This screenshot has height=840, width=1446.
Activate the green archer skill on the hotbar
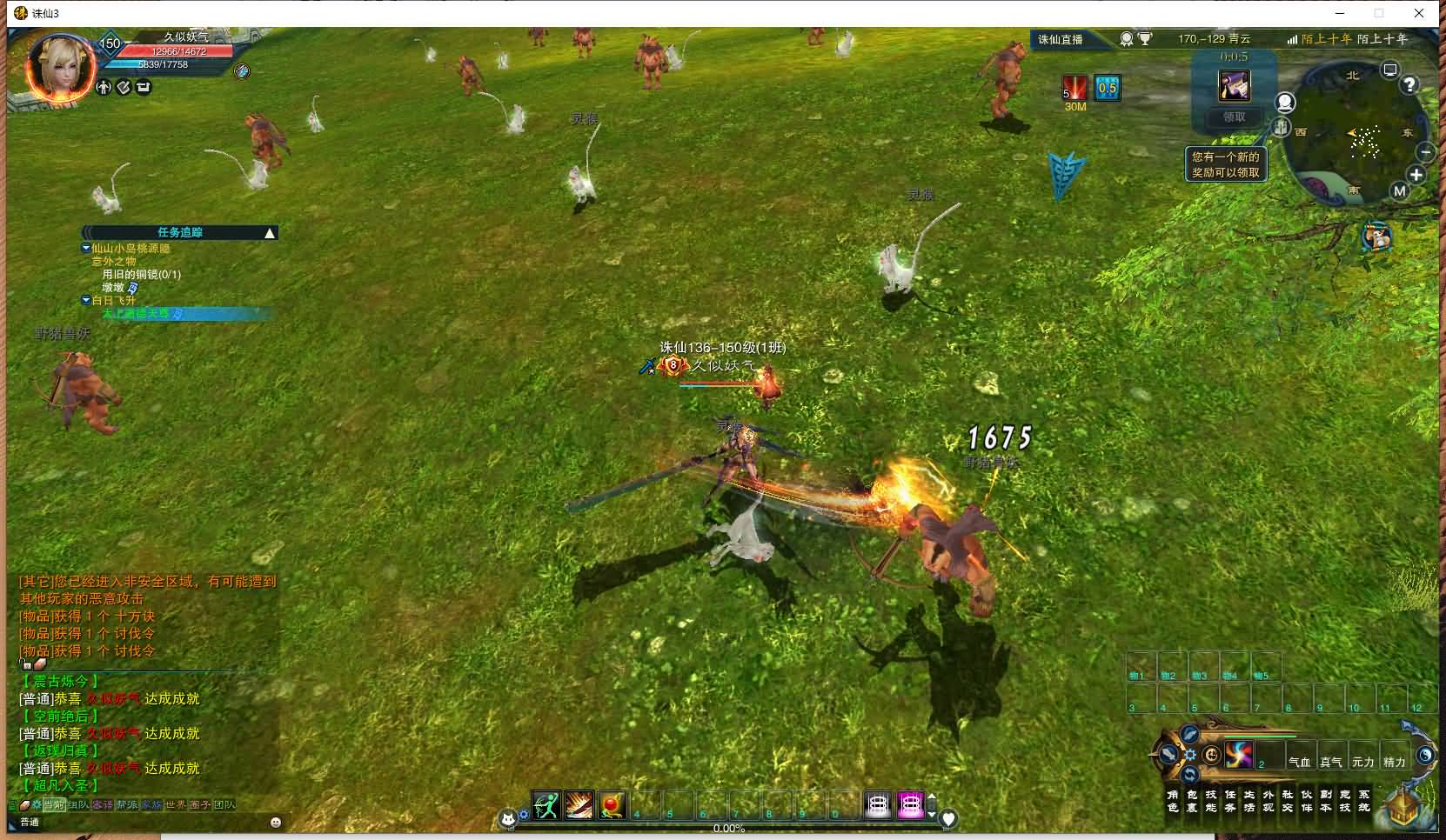[x=546, y=806]
